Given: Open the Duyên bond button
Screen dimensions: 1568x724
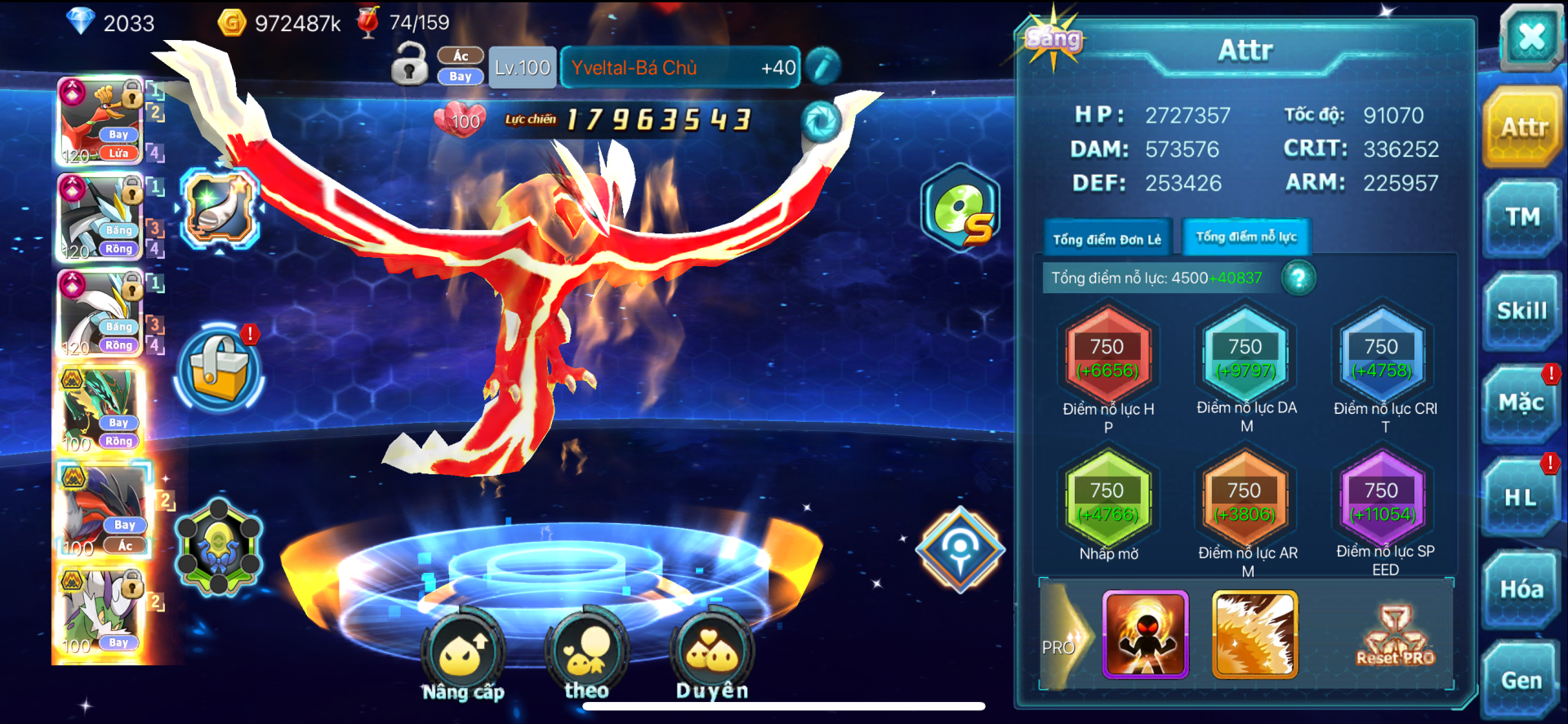Looking at the screenshot, I should pyautogui.click(x=711, y=653).
